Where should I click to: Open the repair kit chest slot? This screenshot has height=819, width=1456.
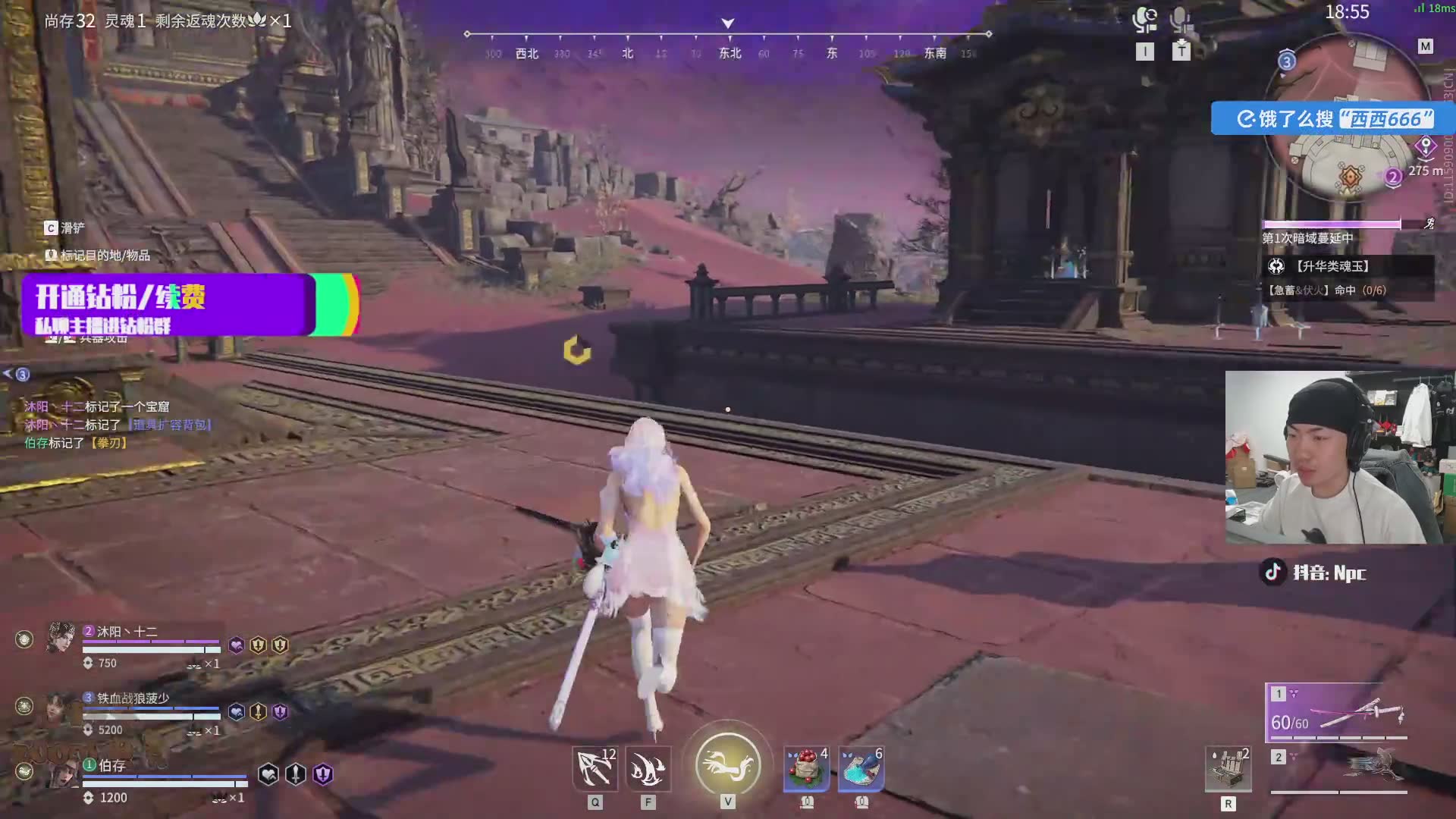pos(1228,770)
